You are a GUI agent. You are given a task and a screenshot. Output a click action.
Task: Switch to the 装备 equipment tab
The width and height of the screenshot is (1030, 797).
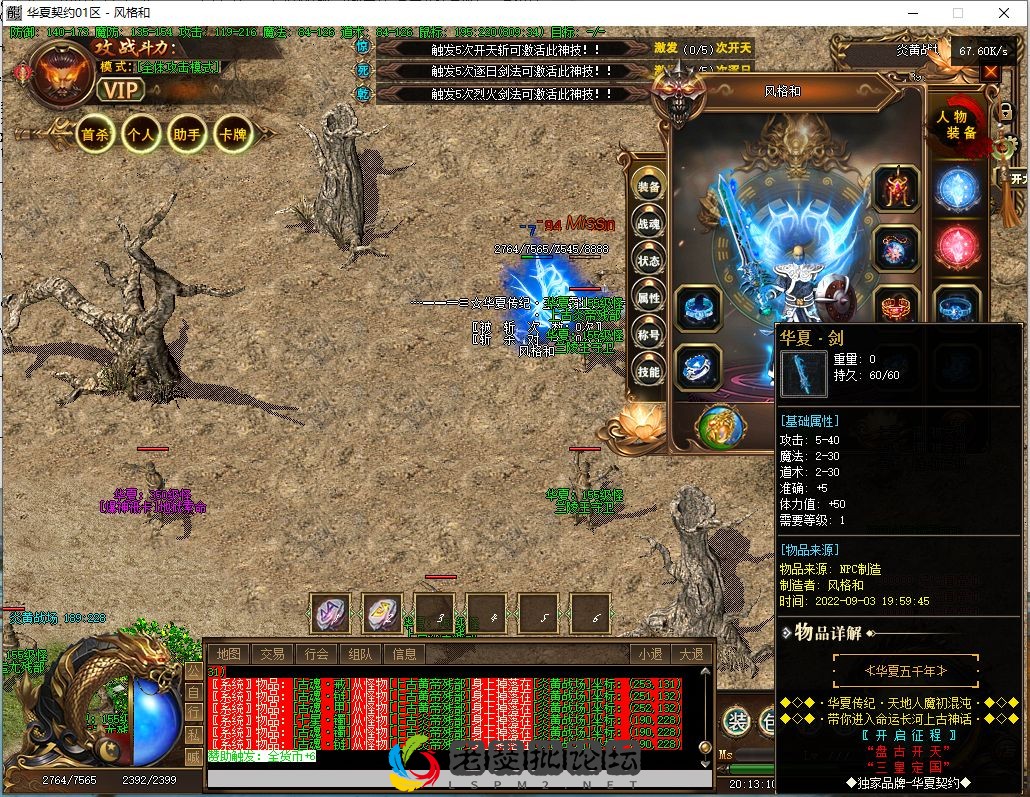[649, 187]
